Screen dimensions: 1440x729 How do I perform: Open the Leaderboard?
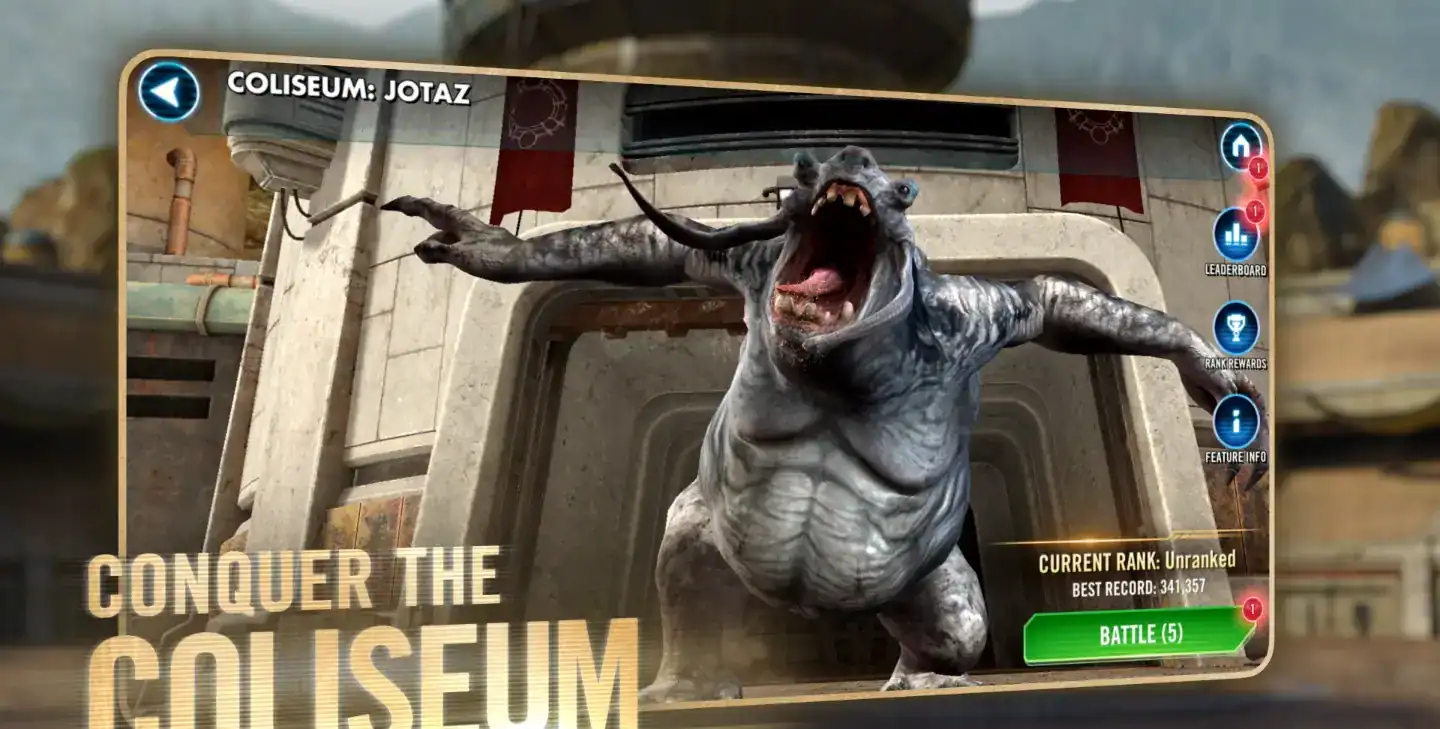tap(1236, 234)
